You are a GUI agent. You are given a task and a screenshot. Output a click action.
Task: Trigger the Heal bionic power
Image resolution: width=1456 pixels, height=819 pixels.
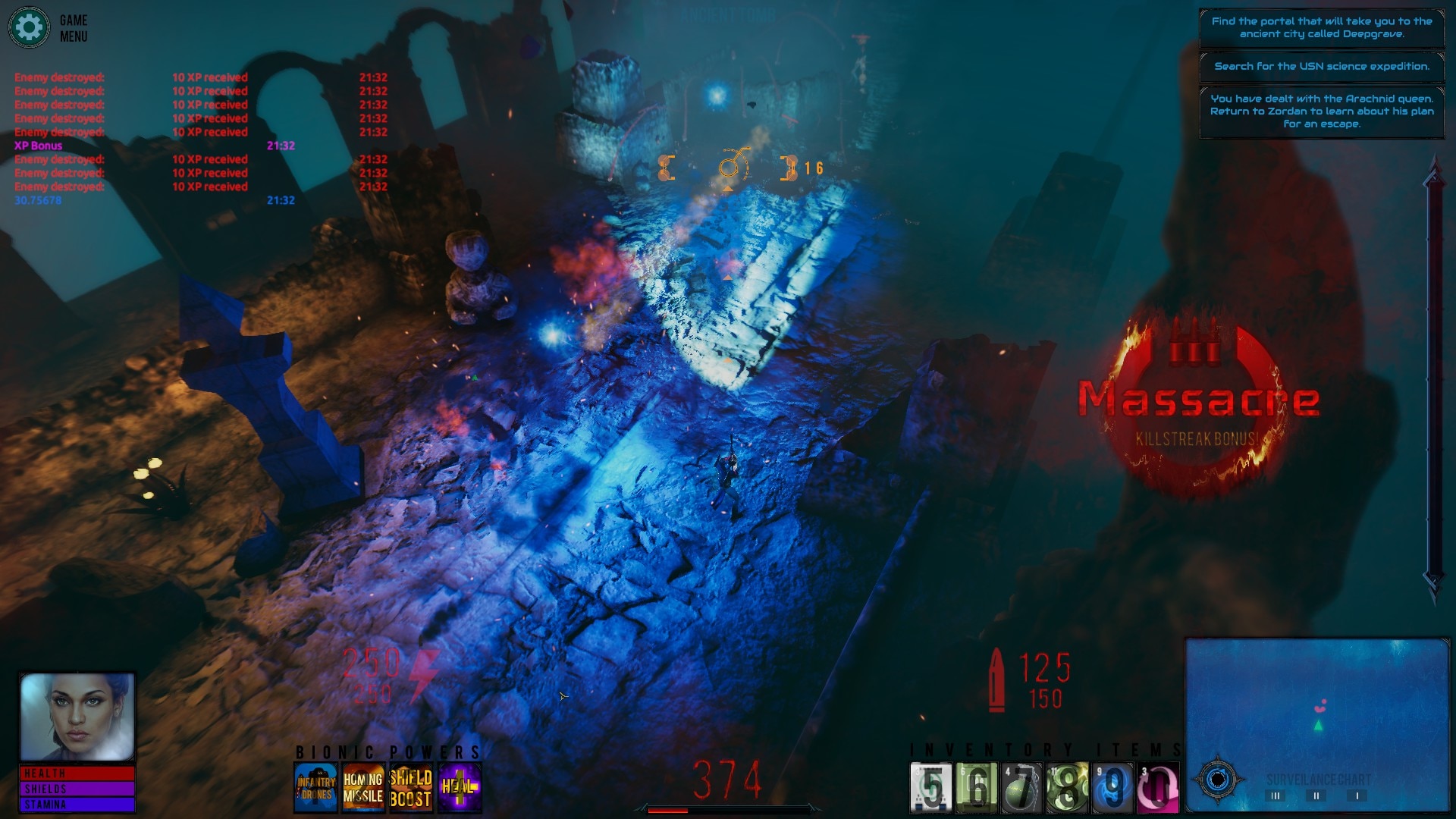[x=459, y=788]
